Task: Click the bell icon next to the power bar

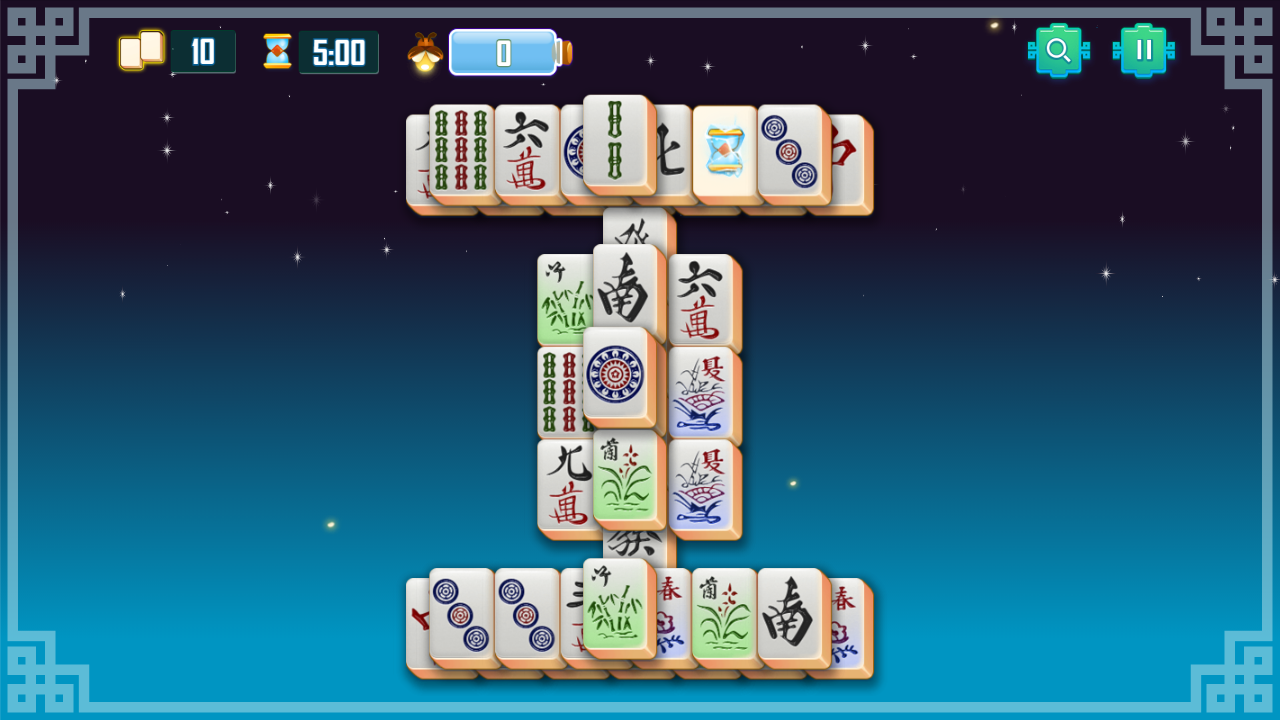Action: point(424,52)
